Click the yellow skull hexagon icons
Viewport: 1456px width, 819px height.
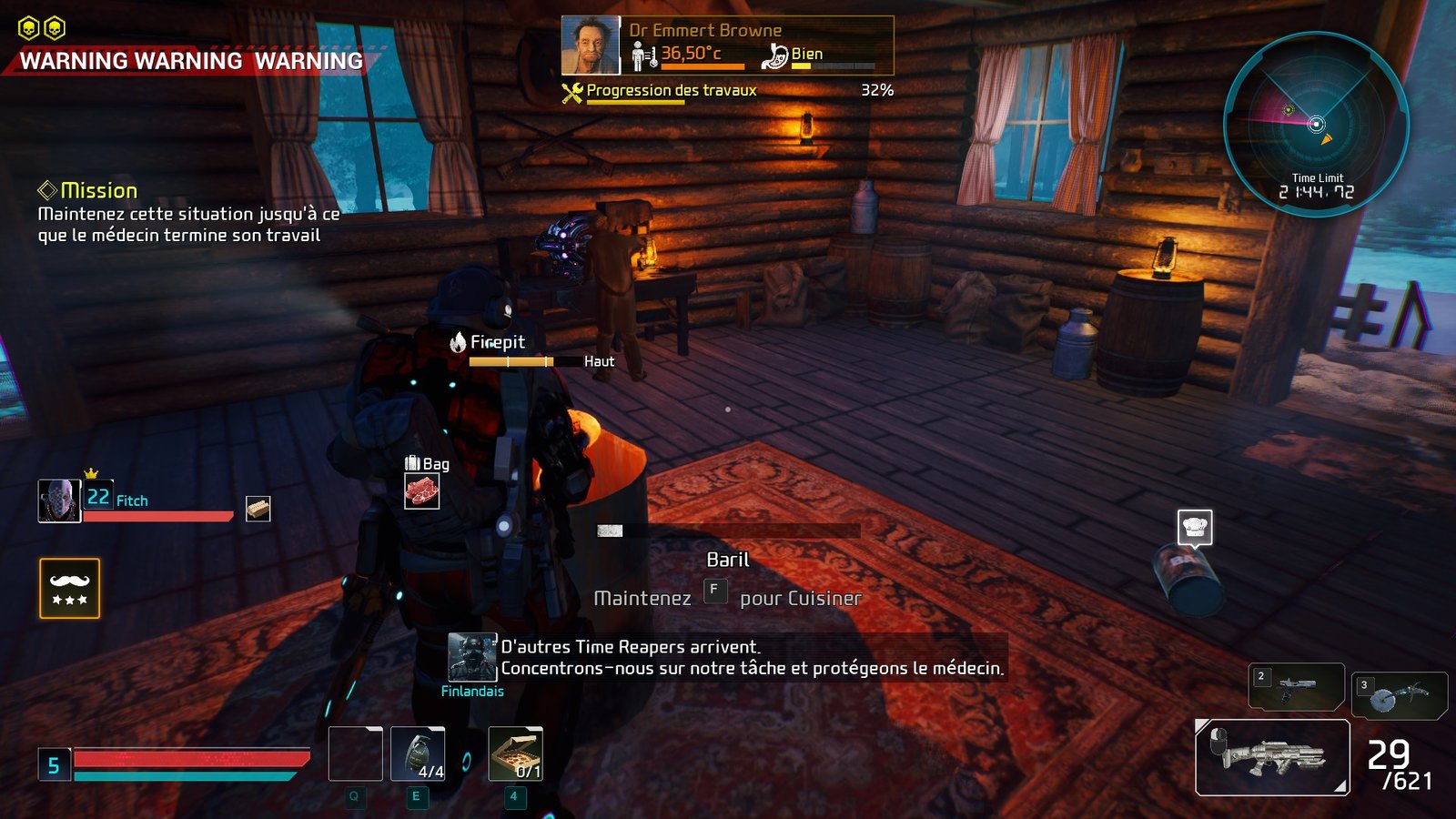pyautogui.click(x=42, y=28)
